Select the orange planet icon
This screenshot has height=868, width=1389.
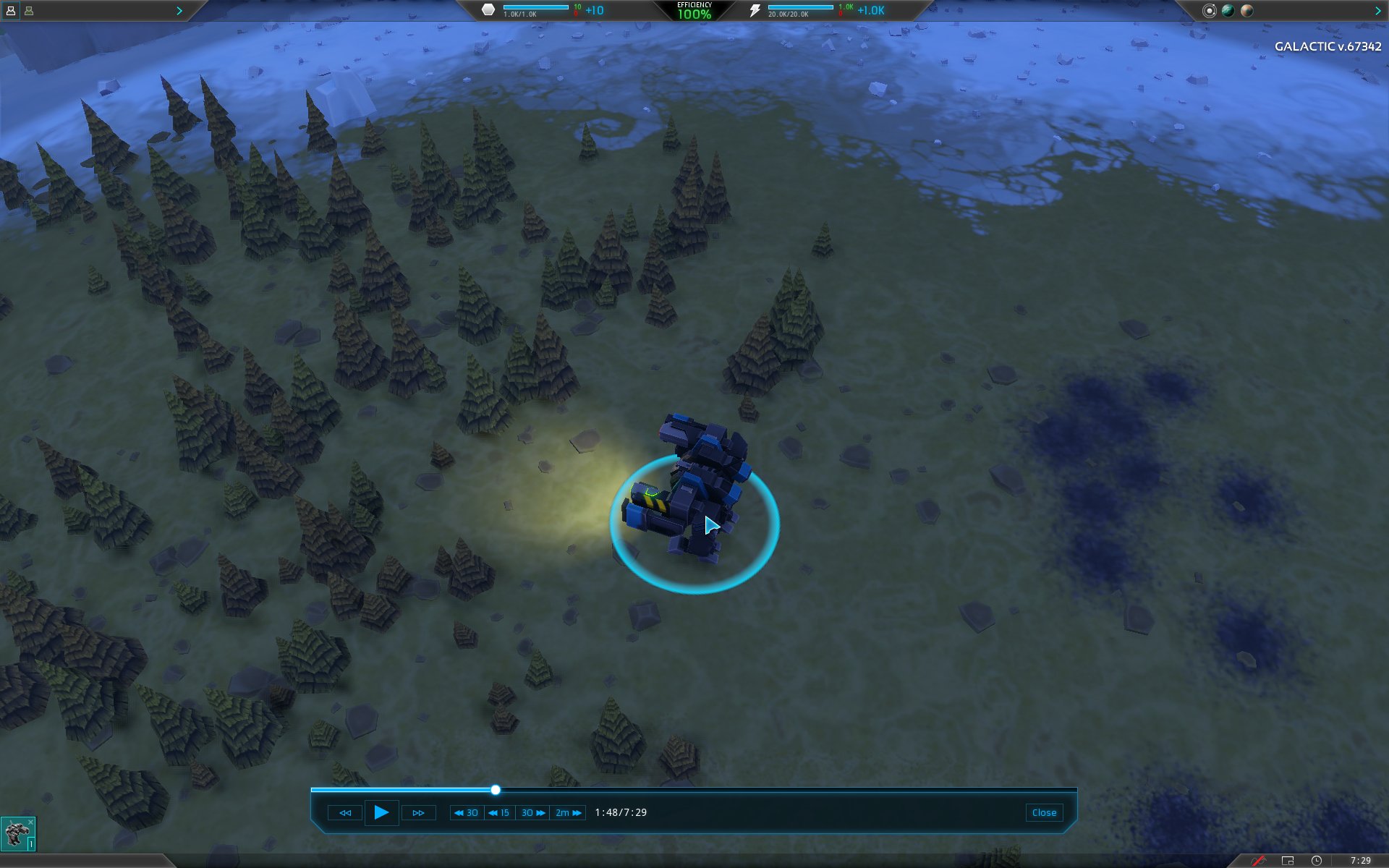click(x=1246, y=11)
